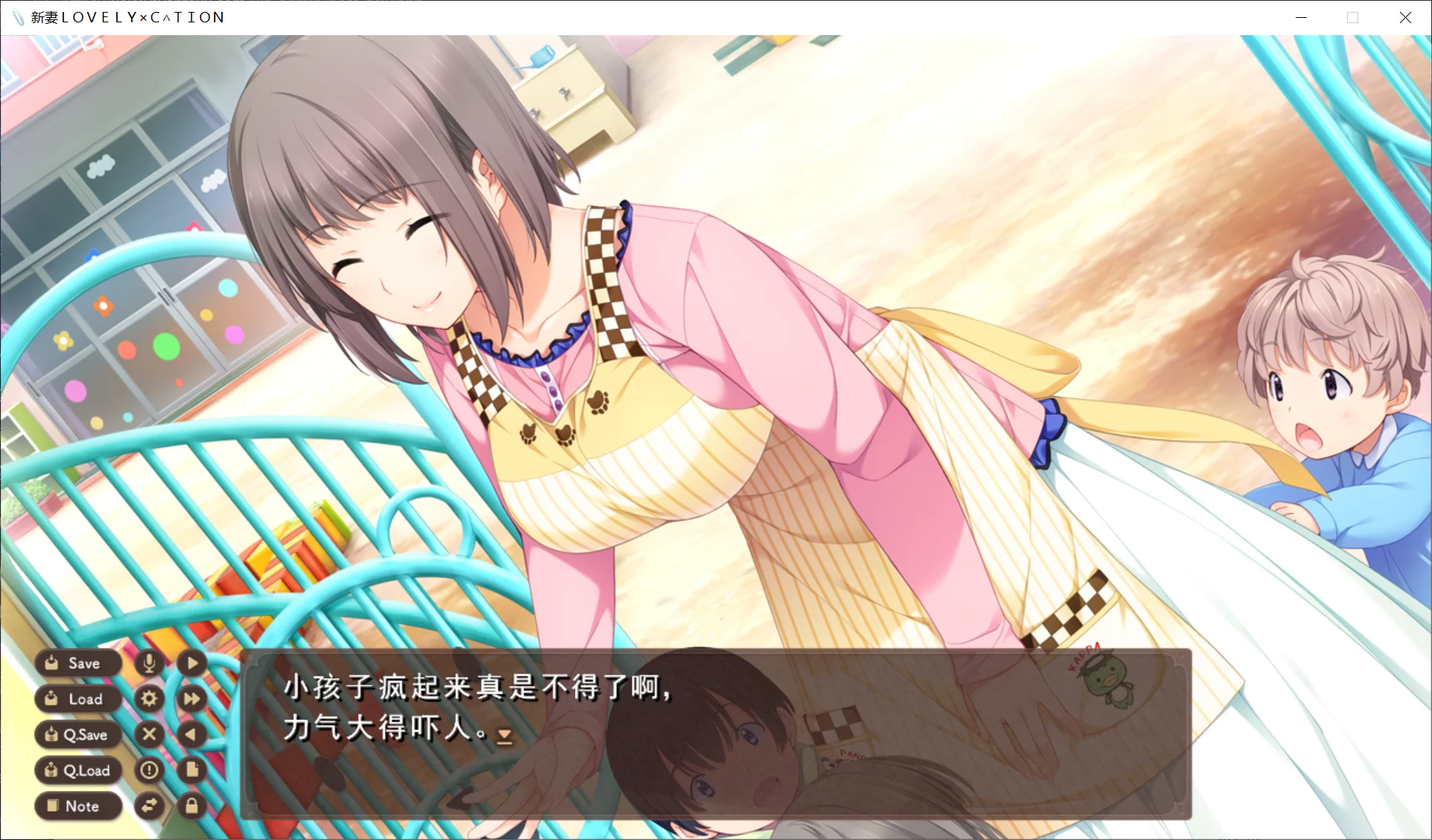Click the exclamation info icon

point(149,770)
